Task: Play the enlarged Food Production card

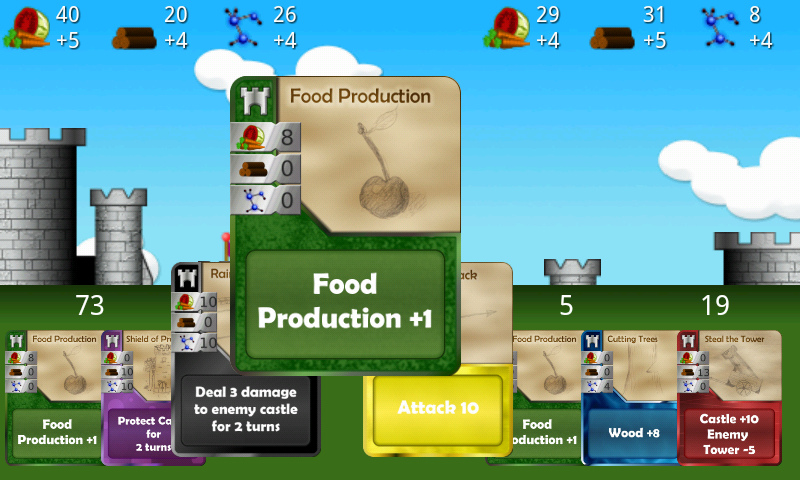Action: [345, 302]
